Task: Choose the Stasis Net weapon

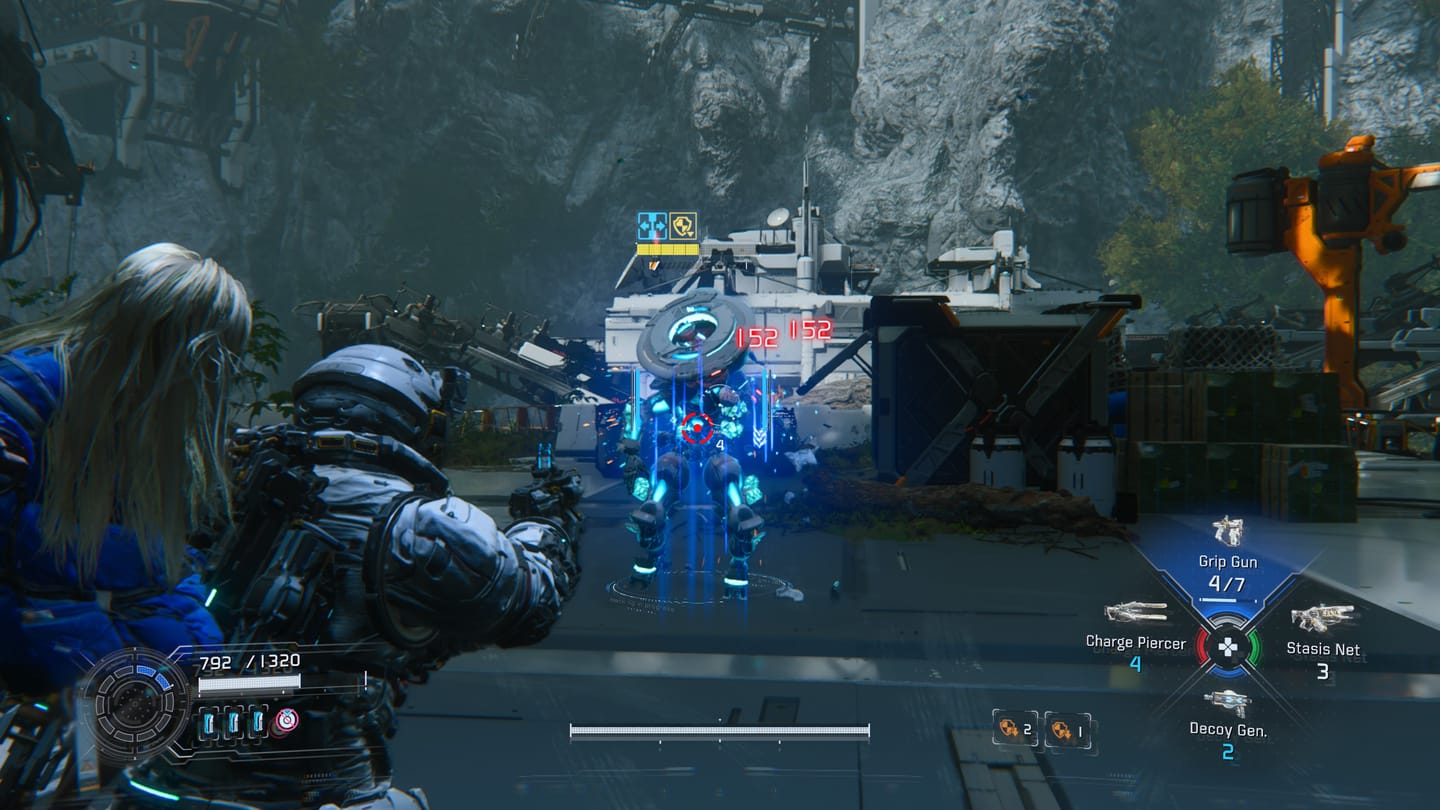Action: coord(1322,619)
